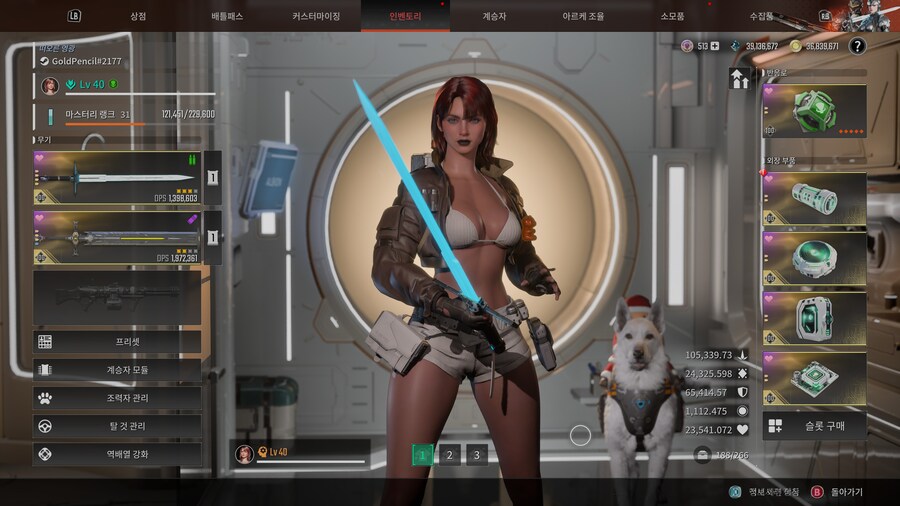Open 탈 것 관리 vehicle management
The image size is (900, 506).
tap(117, 426)
